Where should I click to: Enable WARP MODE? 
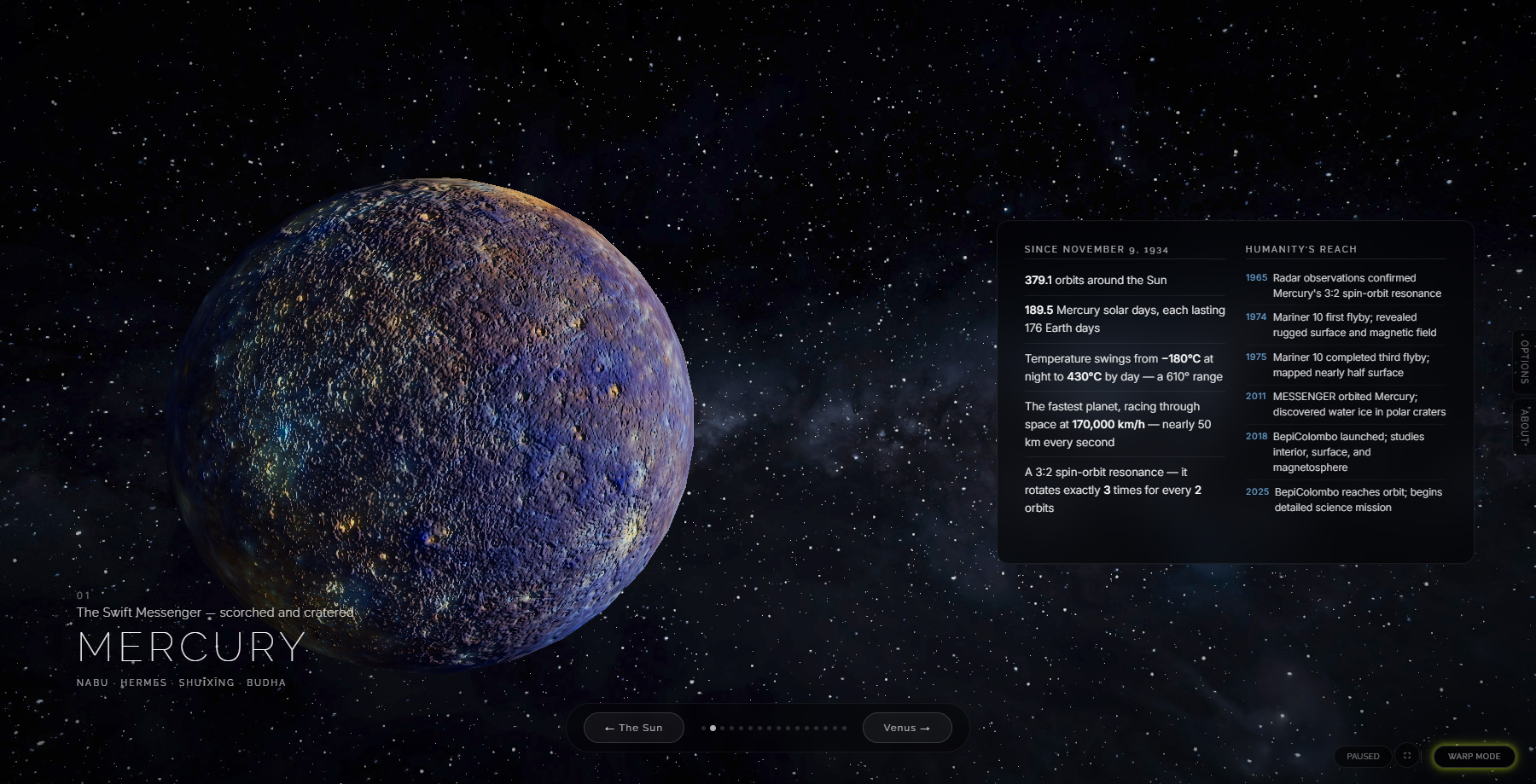pyautogui.click(x=1475, y=756)
